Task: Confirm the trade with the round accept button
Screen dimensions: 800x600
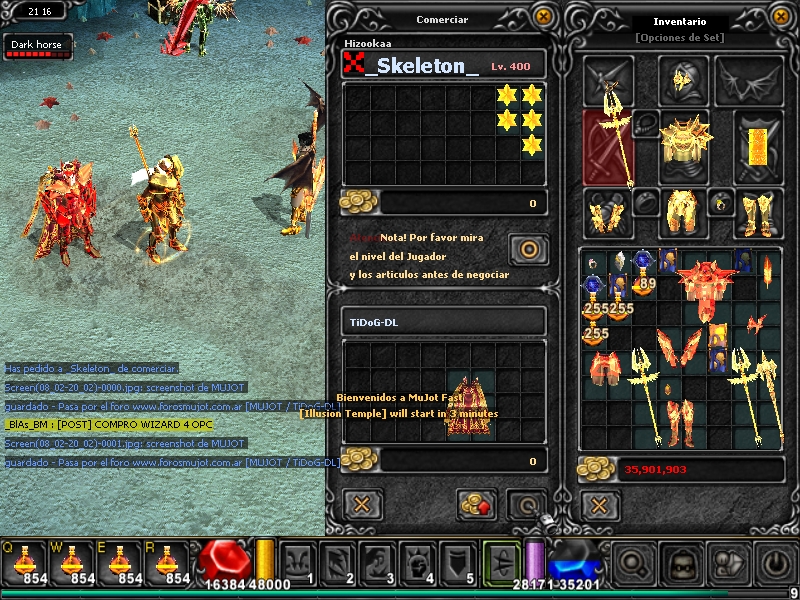Action: click(x=526, y=504)
